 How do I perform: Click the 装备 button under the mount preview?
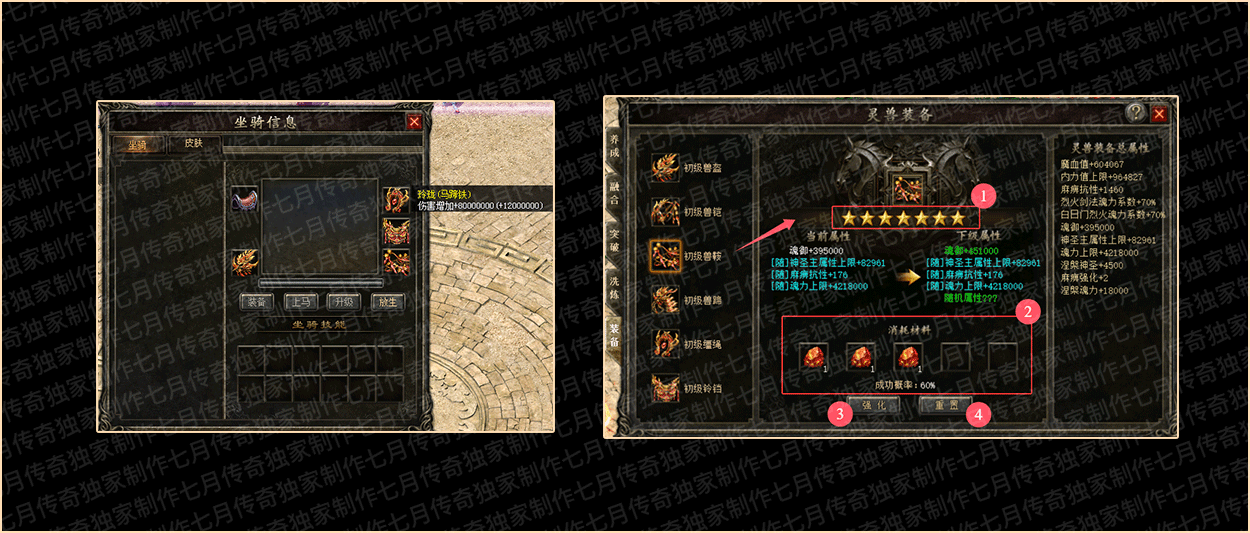pyautogui.click(x=257, y=301)
